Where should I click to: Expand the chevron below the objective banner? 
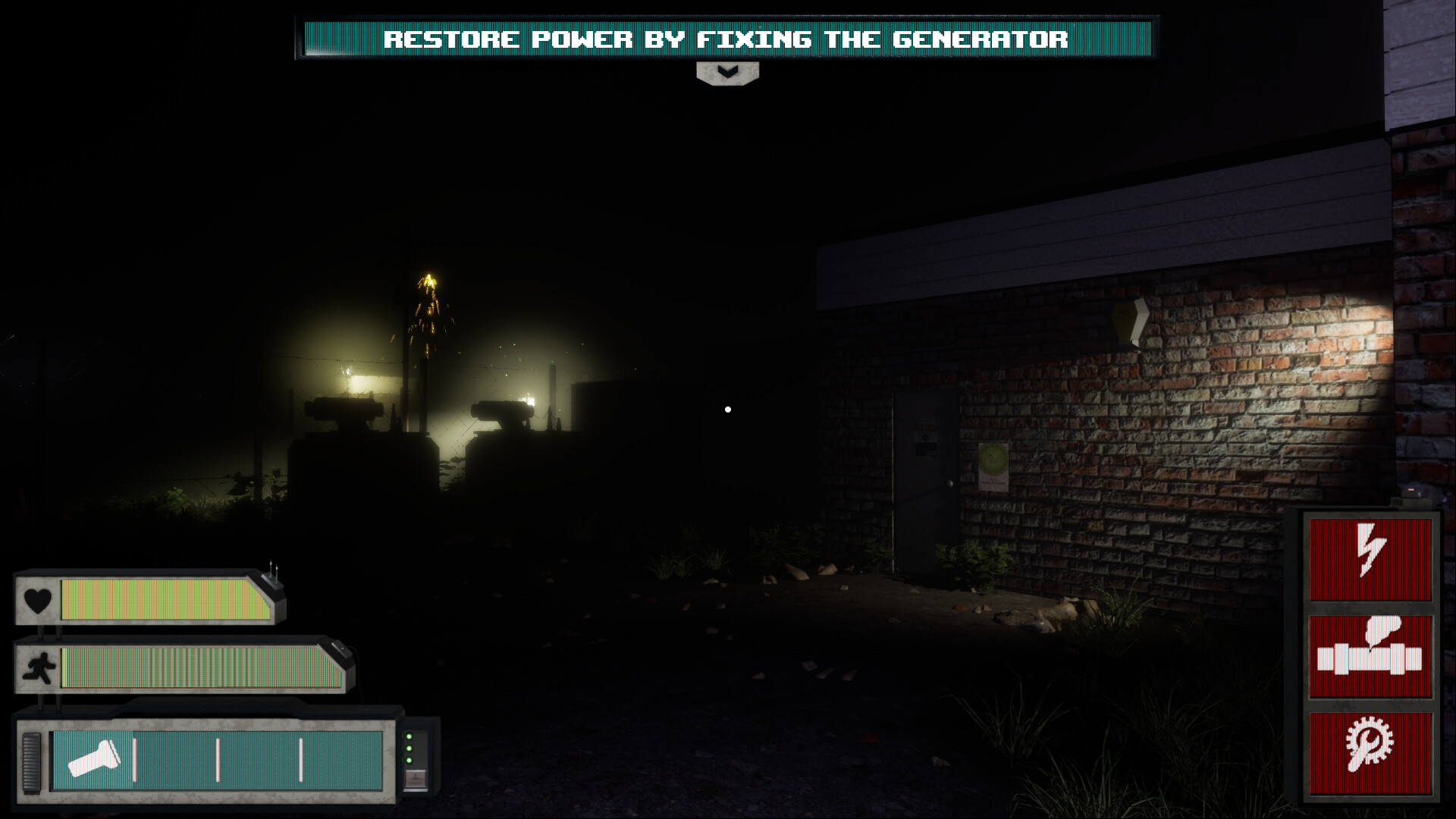click(x=727, y=73)
